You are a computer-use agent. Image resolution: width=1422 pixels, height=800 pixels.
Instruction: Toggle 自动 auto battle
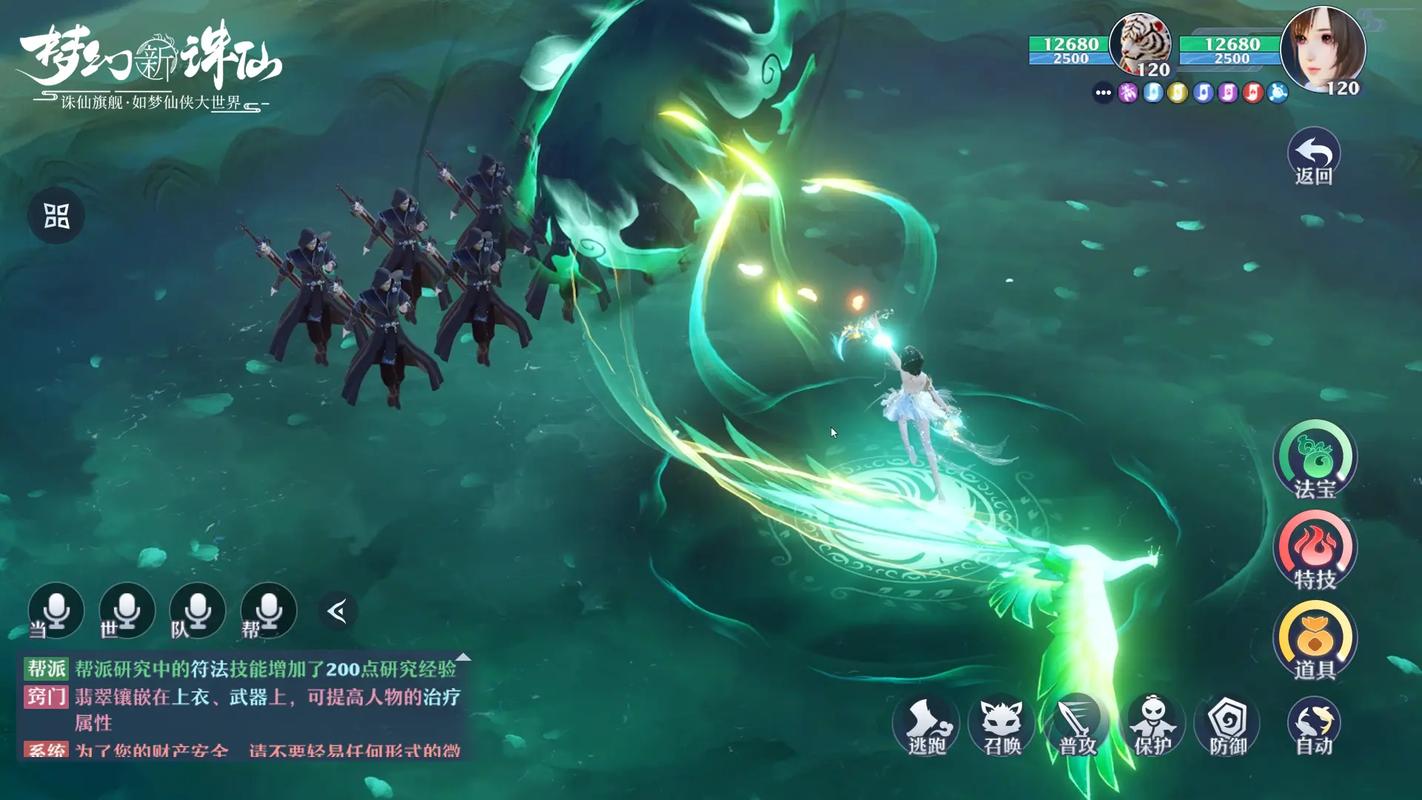[x=1313, y=724]
